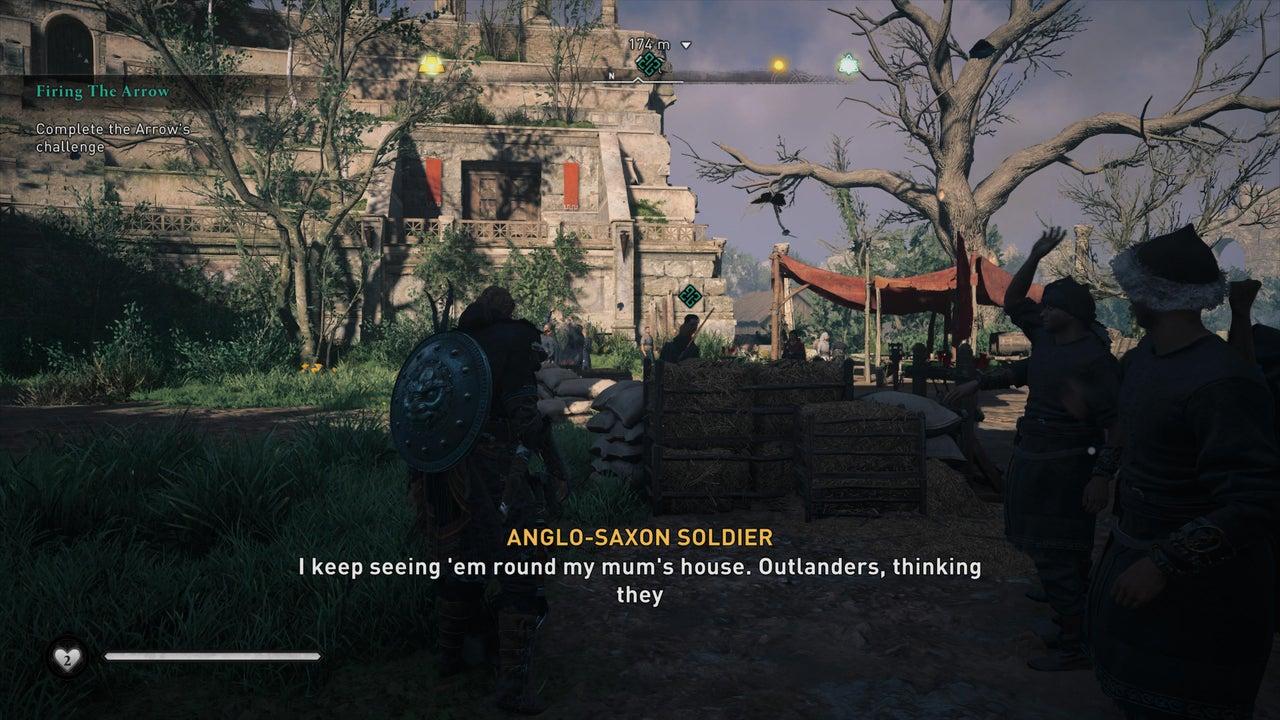This screenshot has height=720, width=1280.
Task: Click the glowing white marker on the compass right
Action: [850, 64]
